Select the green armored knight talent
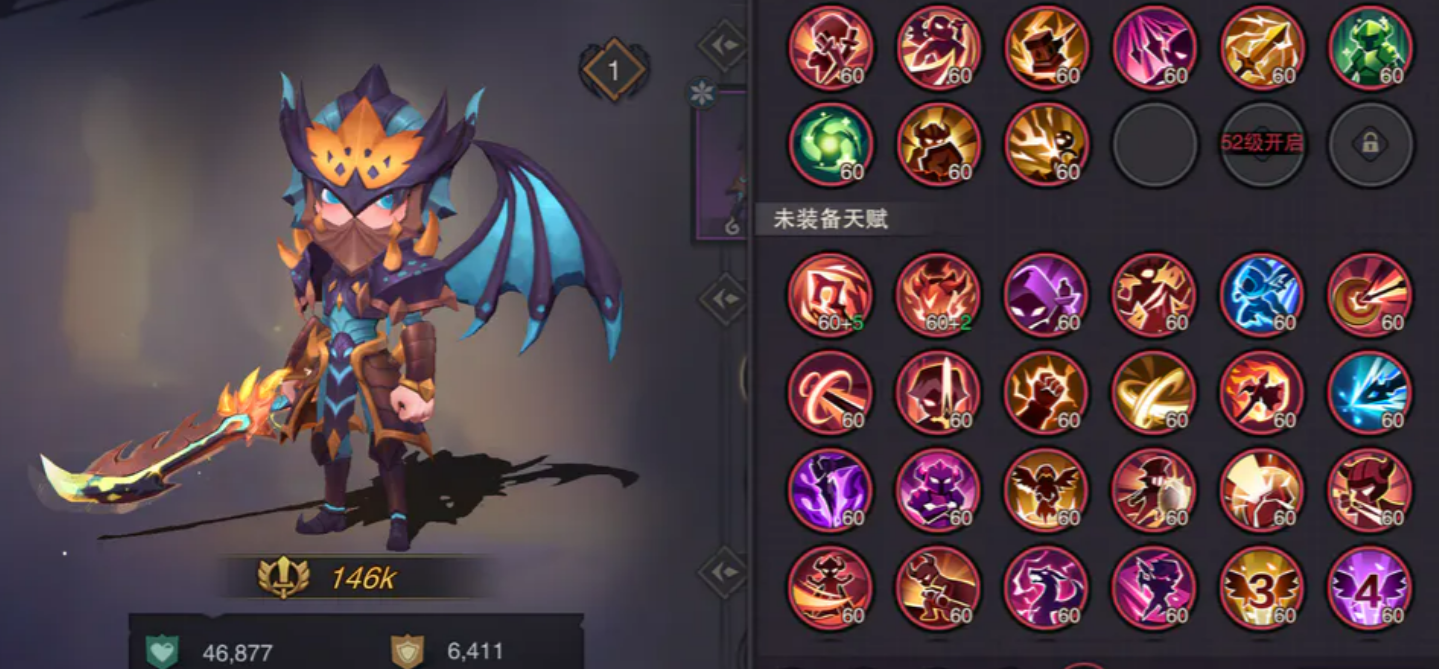This screenshot has width=1439, height=669. pyautogui.click(x=1370, y=47)
